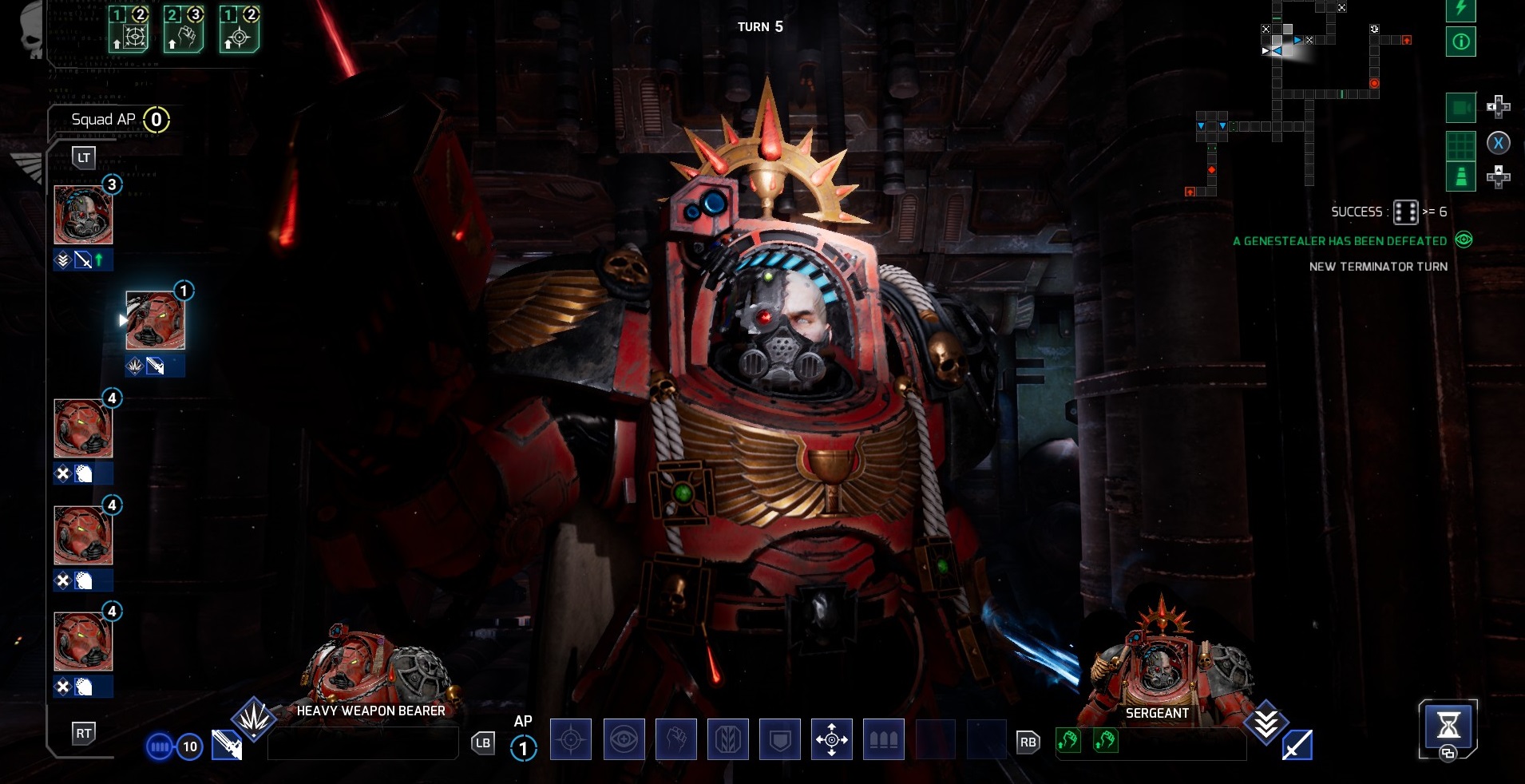This screenshot has width=1525, height=784.
Task: Select the highlighted Heavy Weapon Bearer portrait
Action: click(x=155, y=320)
